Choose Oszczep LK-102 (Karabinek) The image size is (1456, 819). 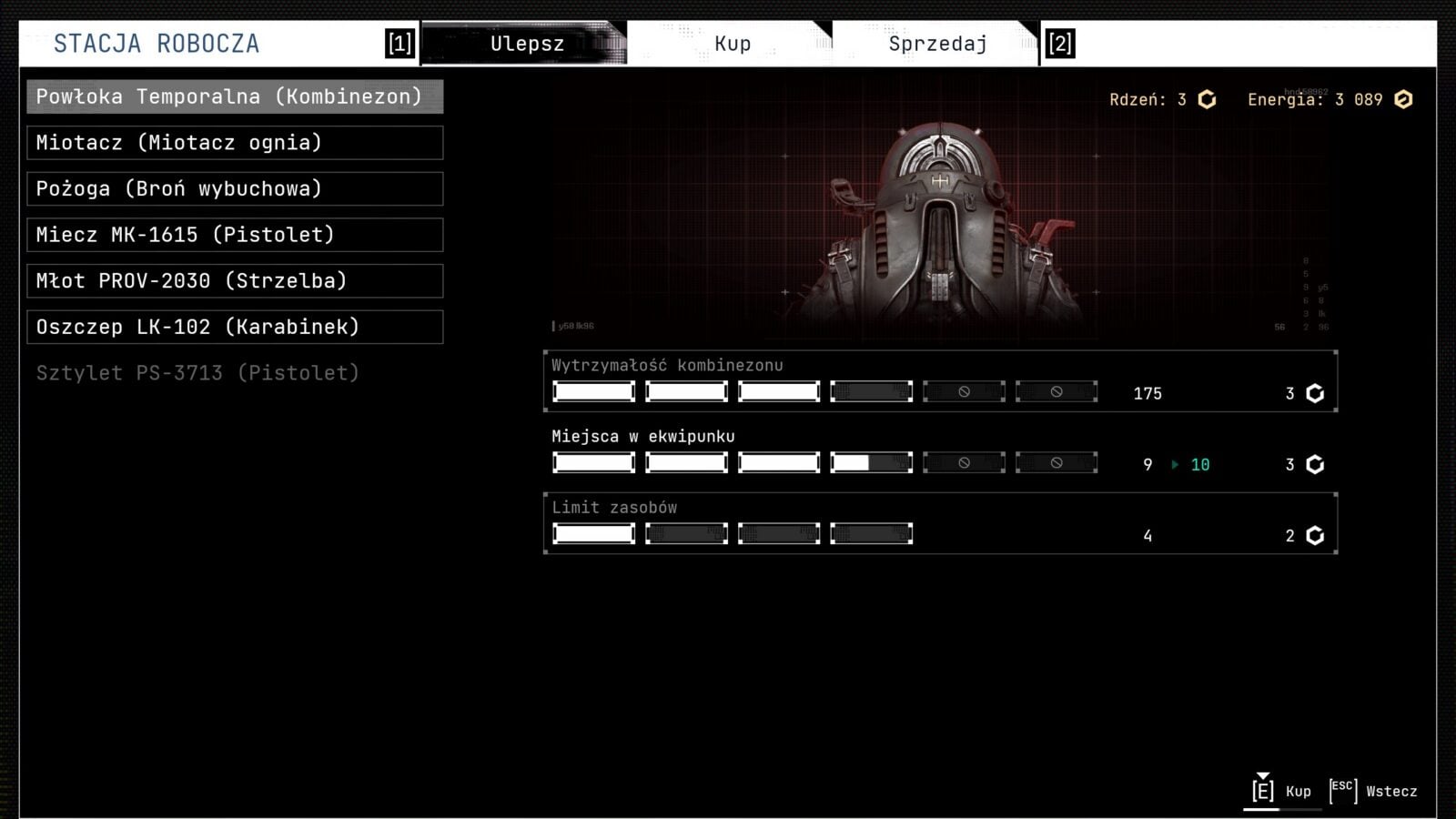235,327
